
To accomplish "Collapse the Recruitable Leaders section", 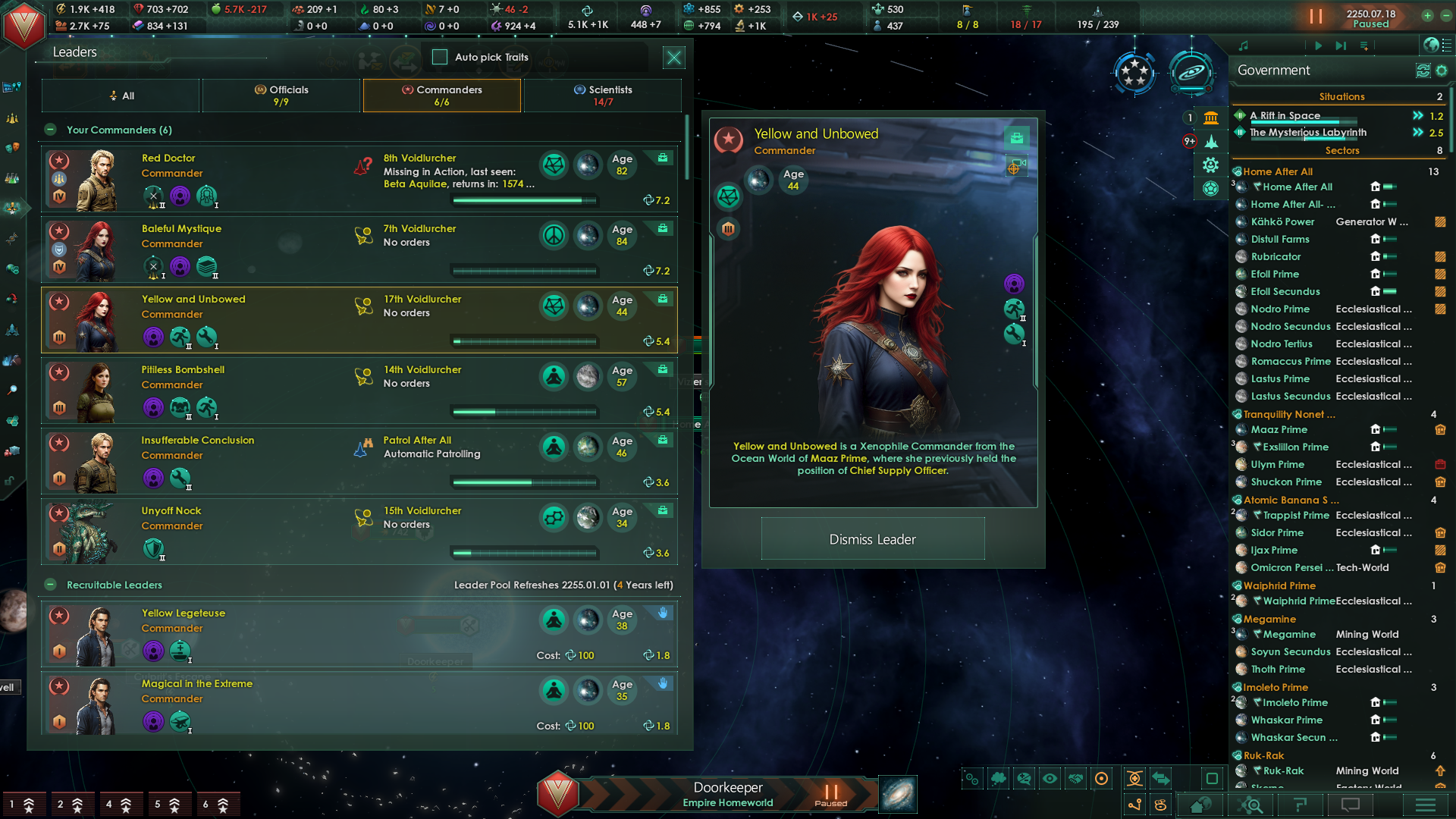I will (x=50, y=585).
